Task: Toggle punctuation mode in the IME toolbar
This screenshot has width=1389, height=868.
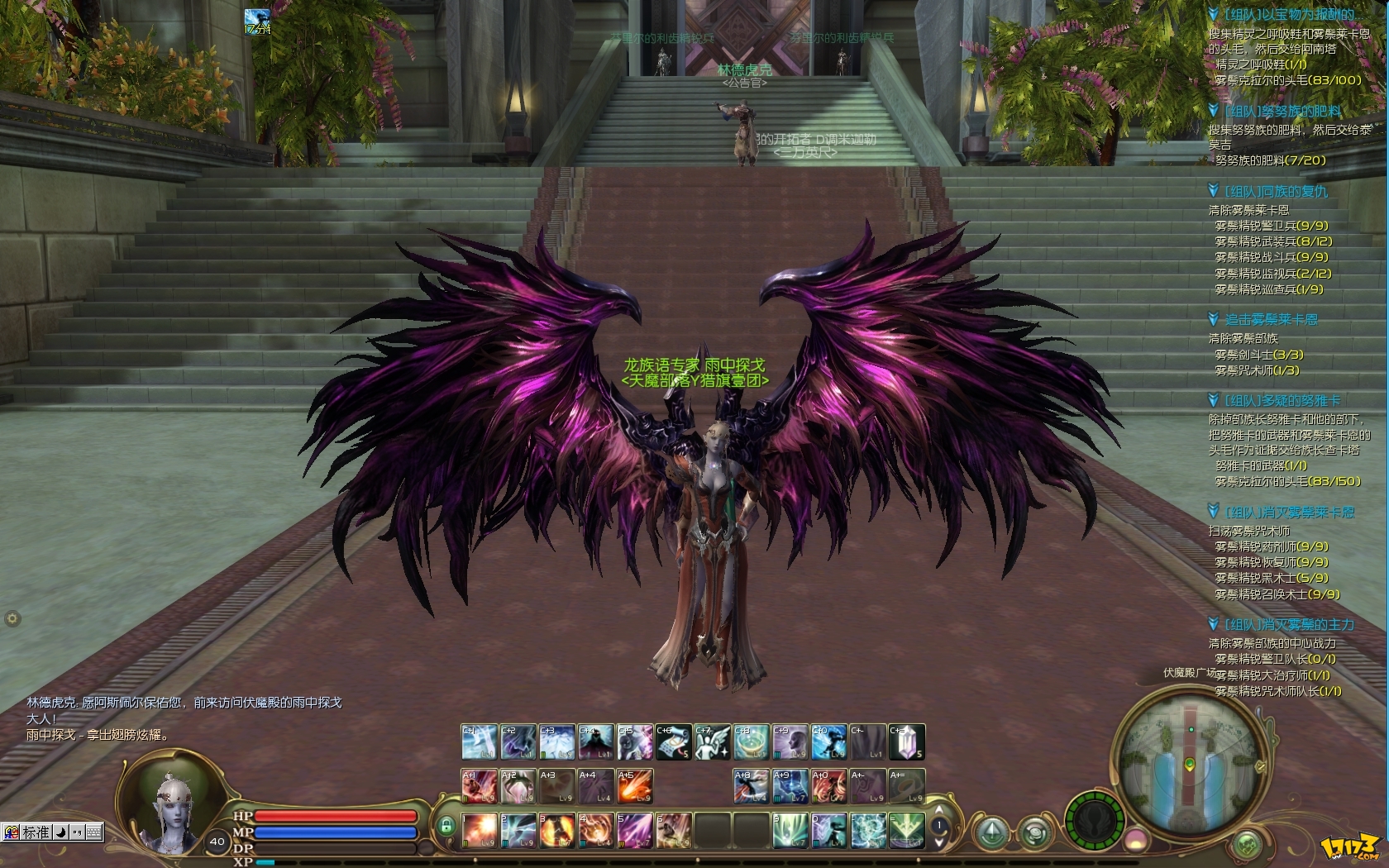Action: (x=77, y=832)
